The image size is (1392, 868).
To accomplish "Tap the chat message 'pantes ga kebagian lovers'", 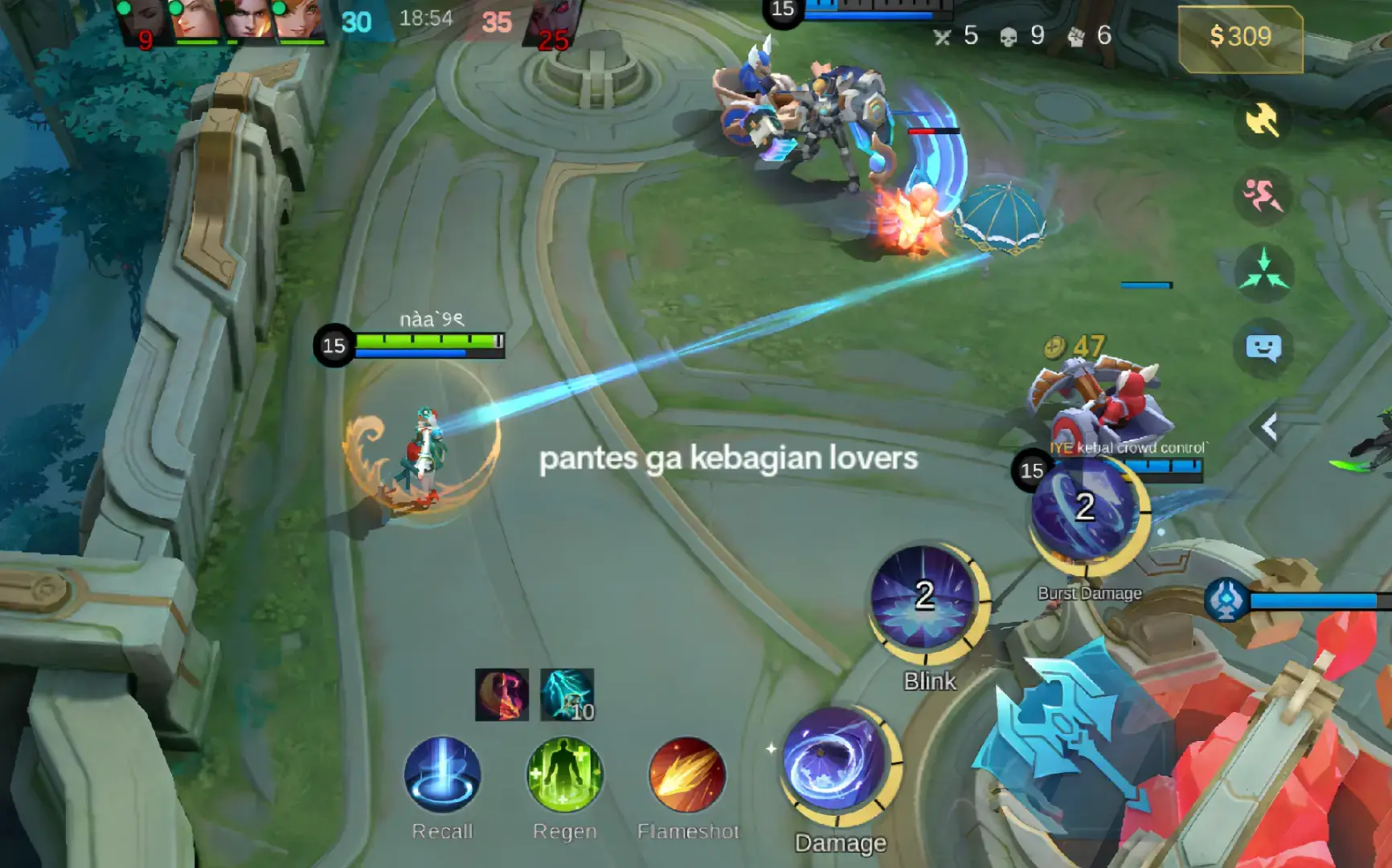I will tap(727, 460).
